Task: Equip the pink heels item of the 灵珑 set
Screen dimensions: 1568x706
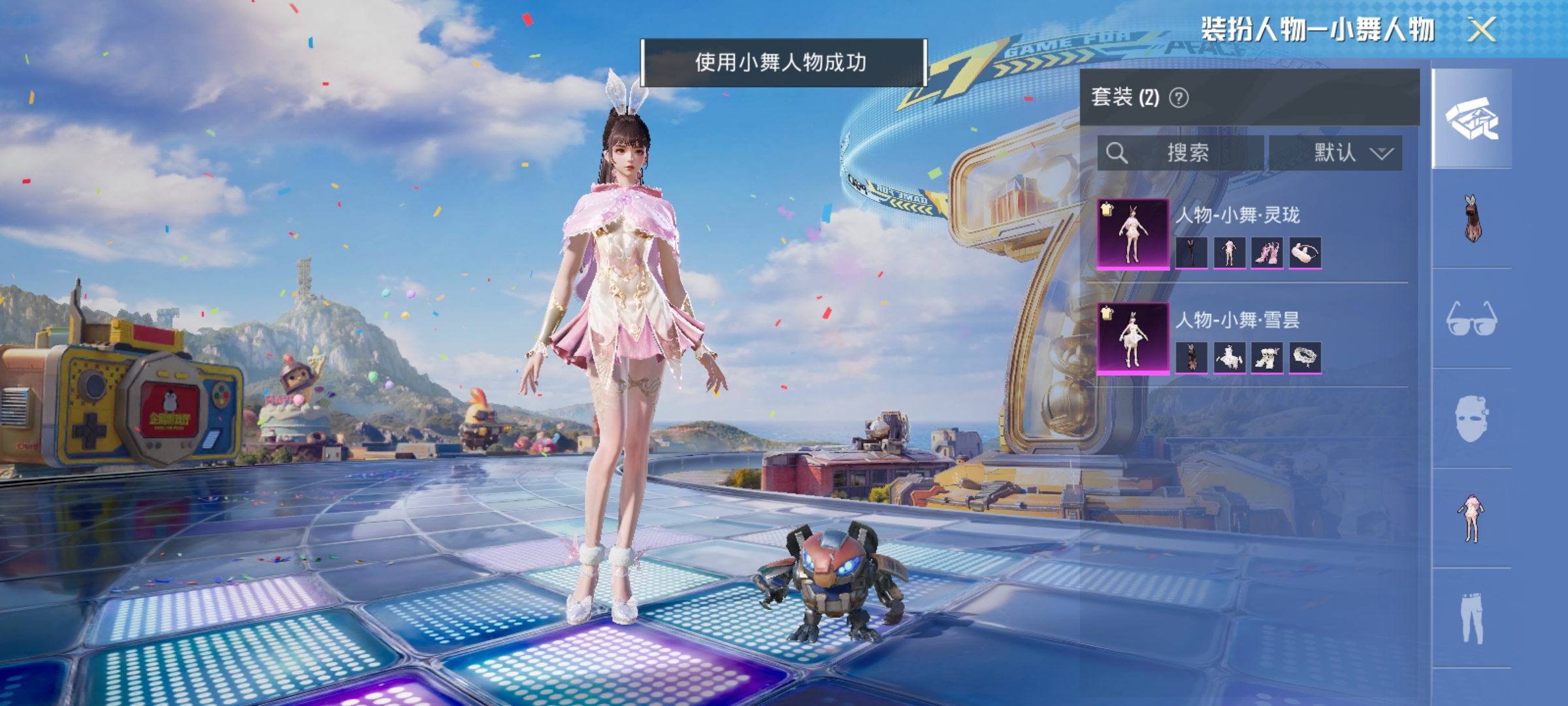Action: click(x=1267, y=253)
